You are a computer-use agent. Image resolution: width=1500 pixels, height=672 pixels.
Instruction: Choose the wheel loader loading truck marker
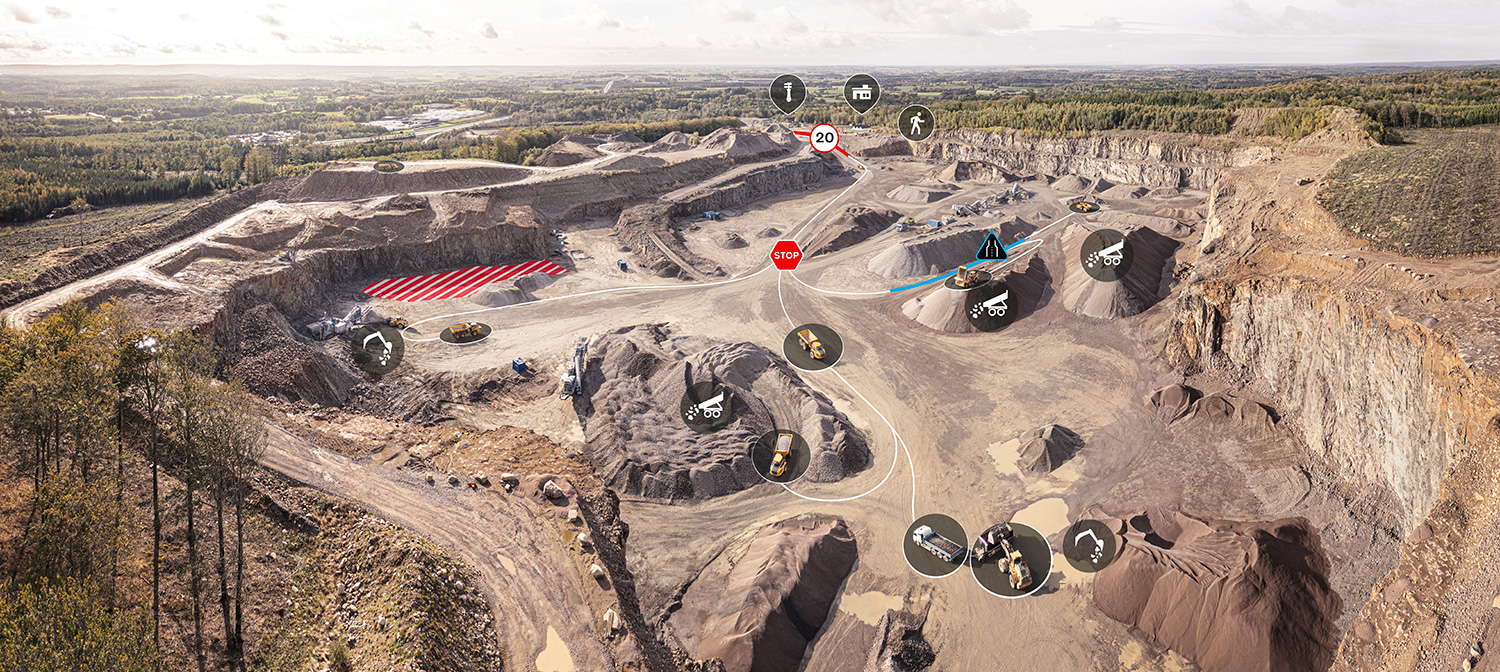click(x=1010, y=559)
